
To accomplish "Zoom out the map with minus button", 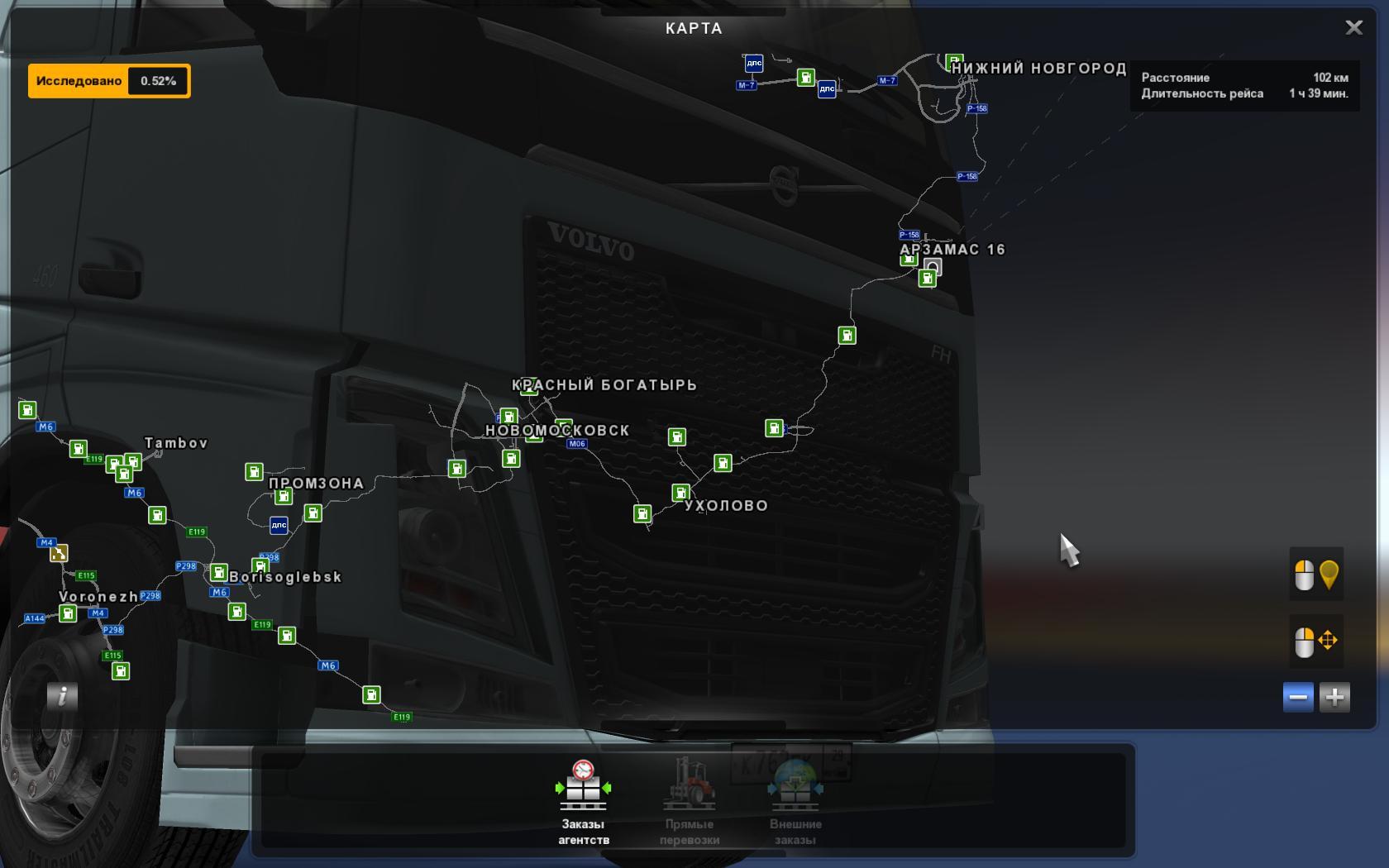I will [1298, 697].
